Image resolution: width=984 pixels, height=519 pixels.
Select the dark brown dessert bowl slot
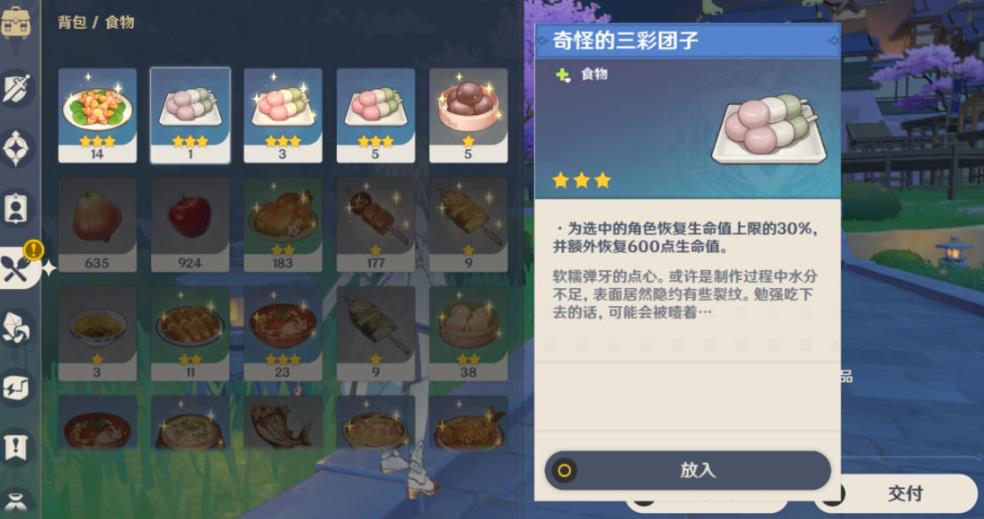(467, 114)
